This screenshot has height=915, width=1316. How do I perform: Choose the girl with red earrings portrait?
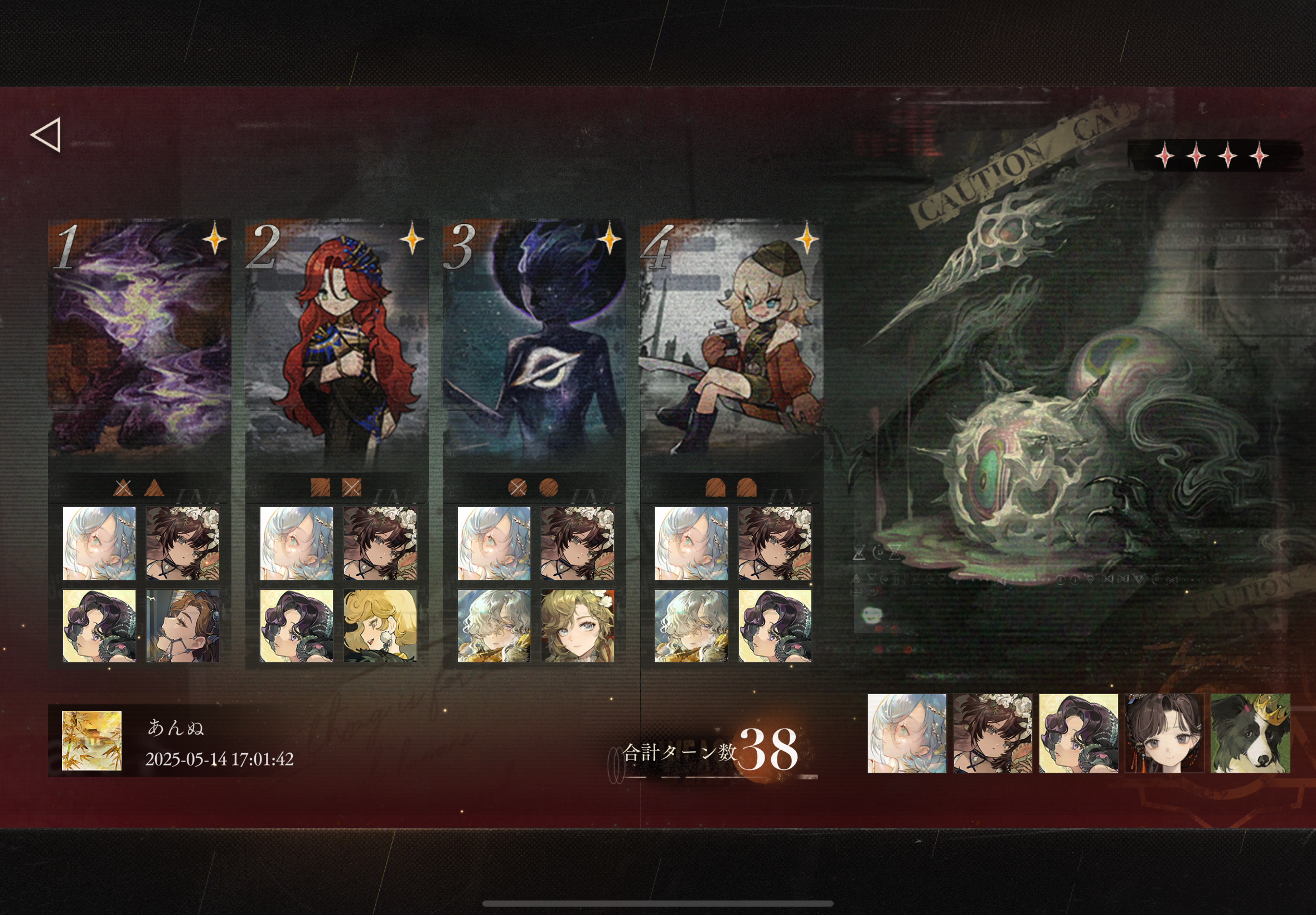[x=1164, y=733]
